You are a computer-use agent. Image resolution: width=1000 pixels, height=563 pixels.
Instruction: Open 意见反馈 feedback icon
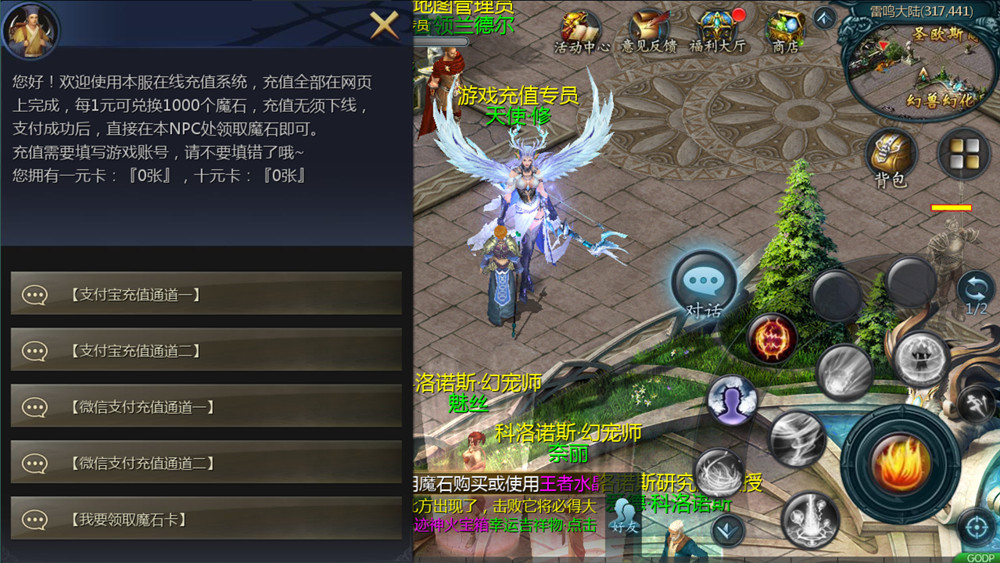pos(649,31)
